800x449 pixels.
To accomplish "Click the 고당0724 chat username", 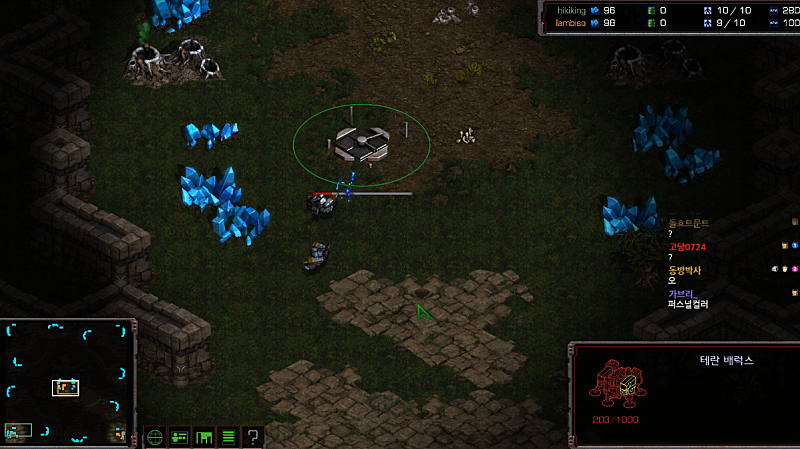I will [x=687, y=247].
